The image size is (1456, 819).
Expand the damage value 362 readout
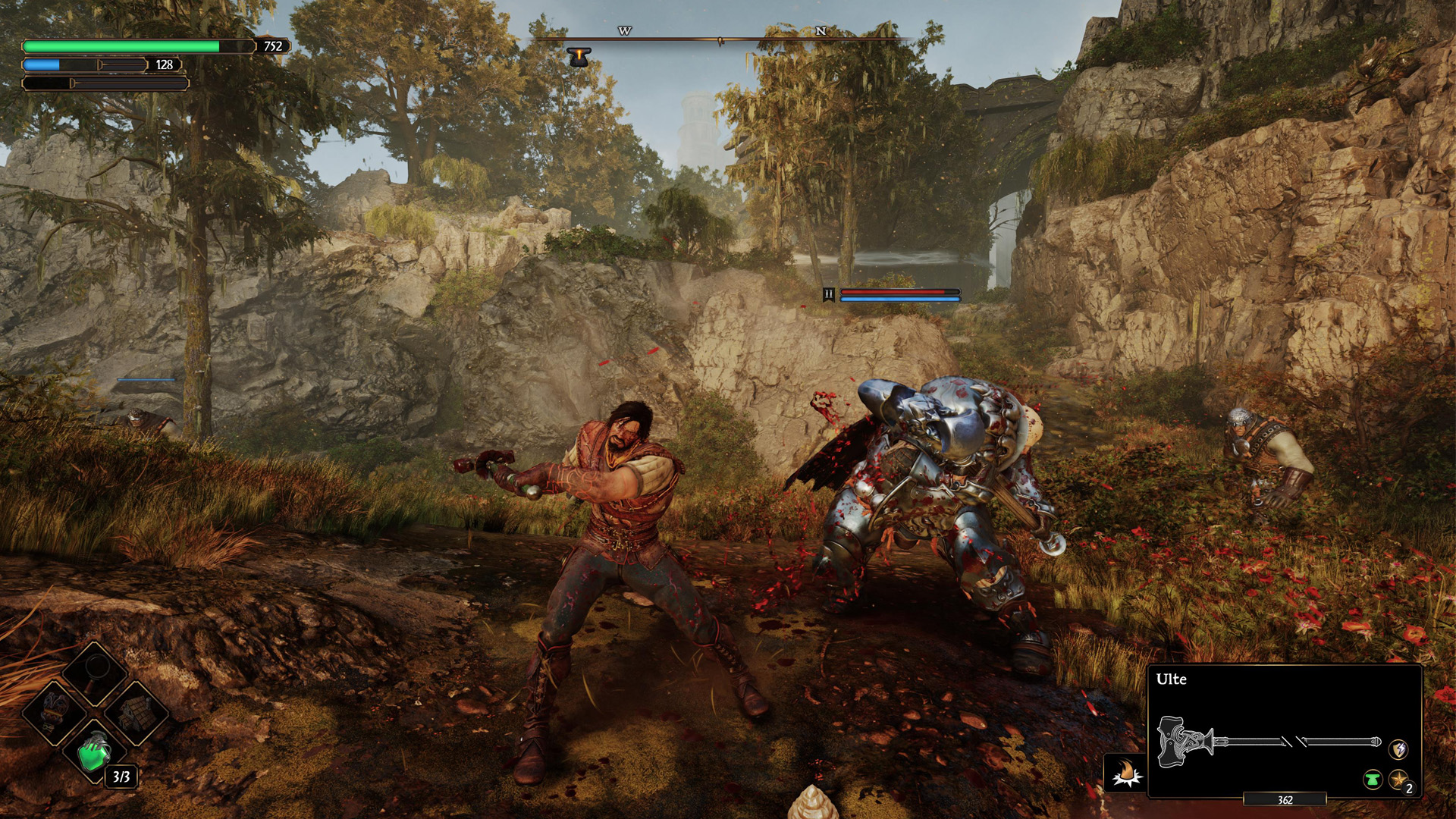[1285, 800]
